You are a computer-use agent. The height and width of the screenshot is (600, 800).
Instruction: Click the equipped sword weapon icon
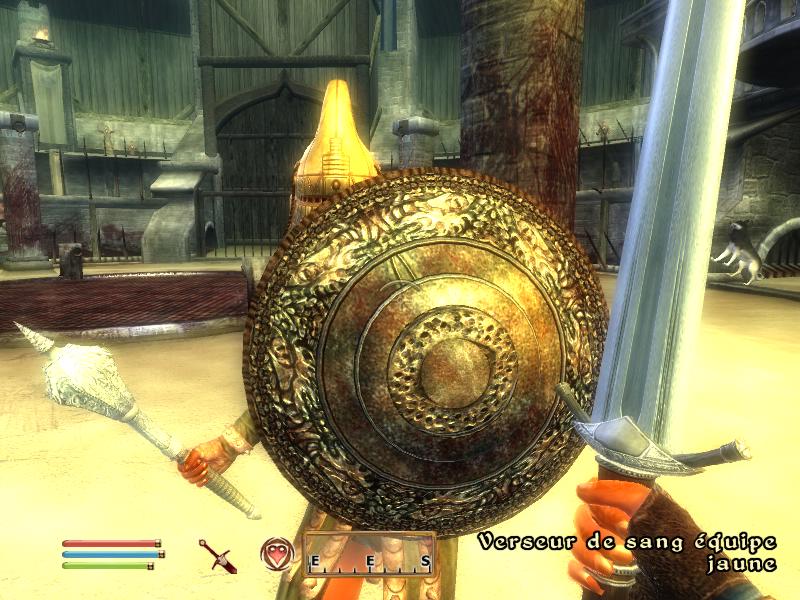[216, 555]
